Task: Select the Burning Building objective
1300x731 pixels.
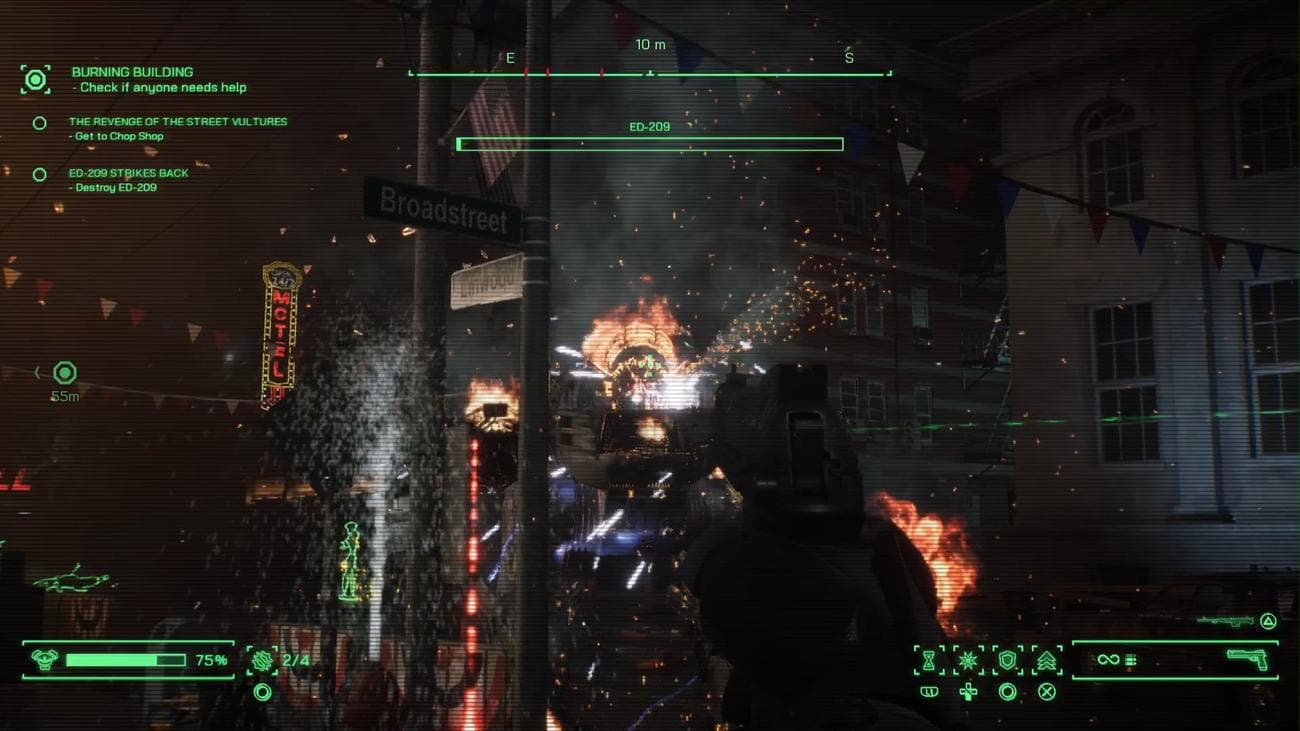Action: (133, 73)
